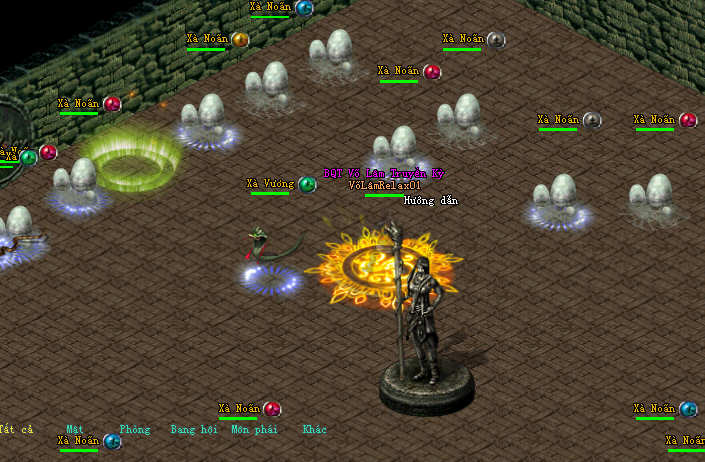Screen dimensions: 705x462
Task: Switch to the Tất cả chat tab
Action: [x=17, y=430]
